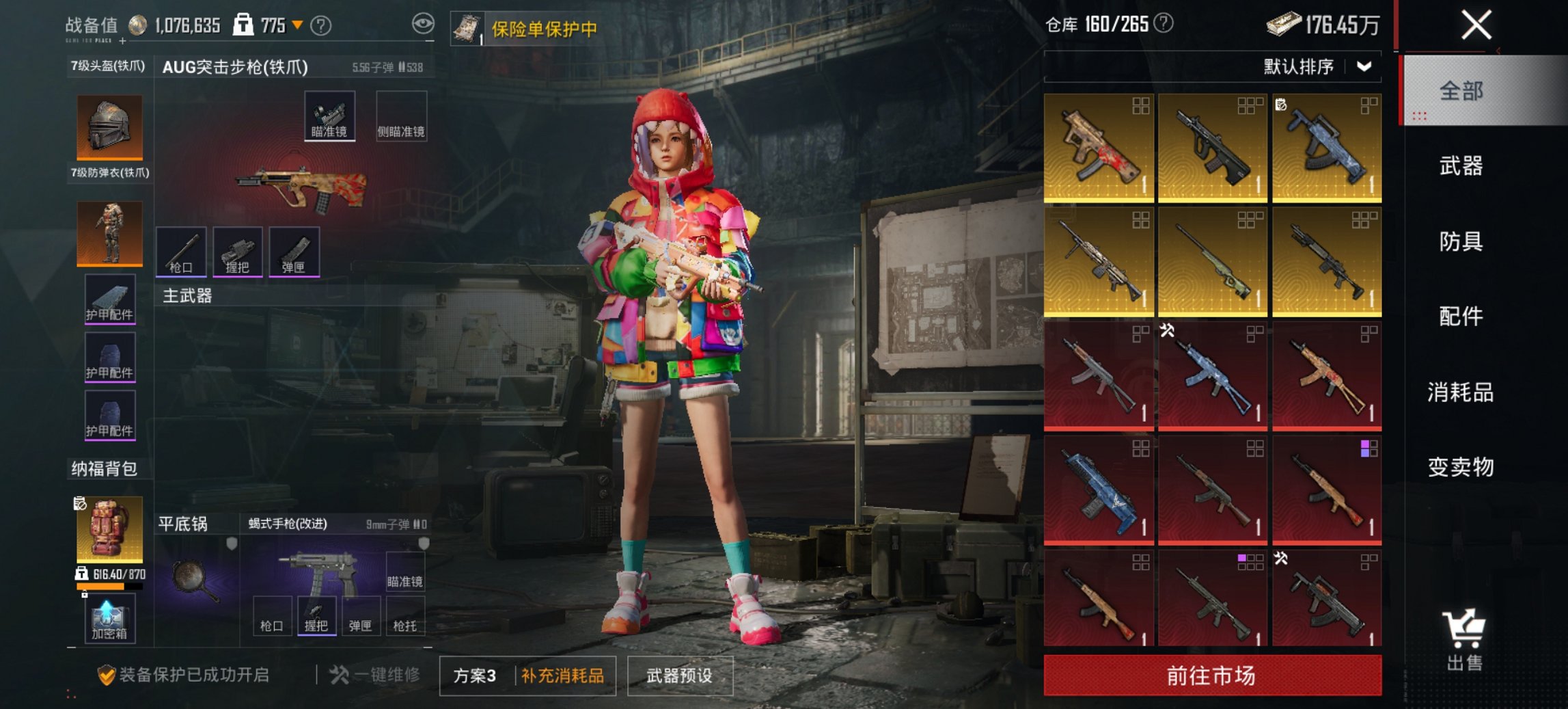Expand the dropdown arrow next to 775

pyautogui.click(x=297, y=25)
